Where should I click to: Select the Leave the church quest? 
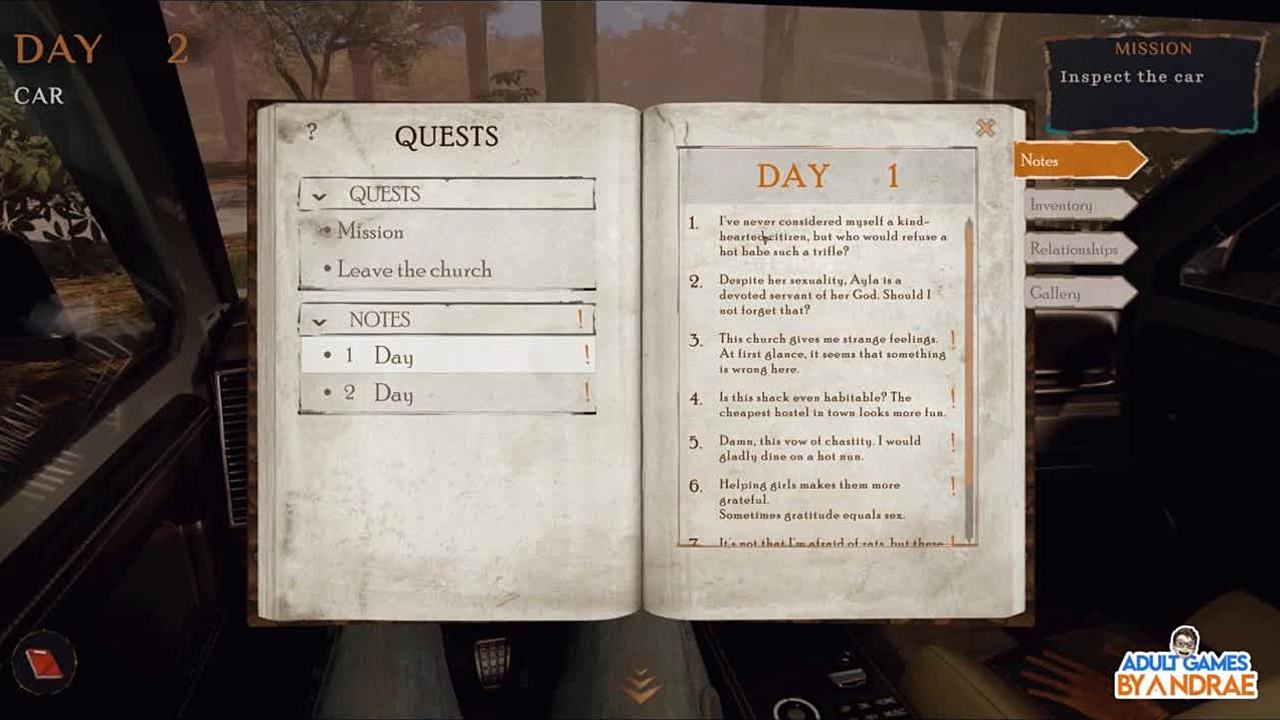point(414,270)
